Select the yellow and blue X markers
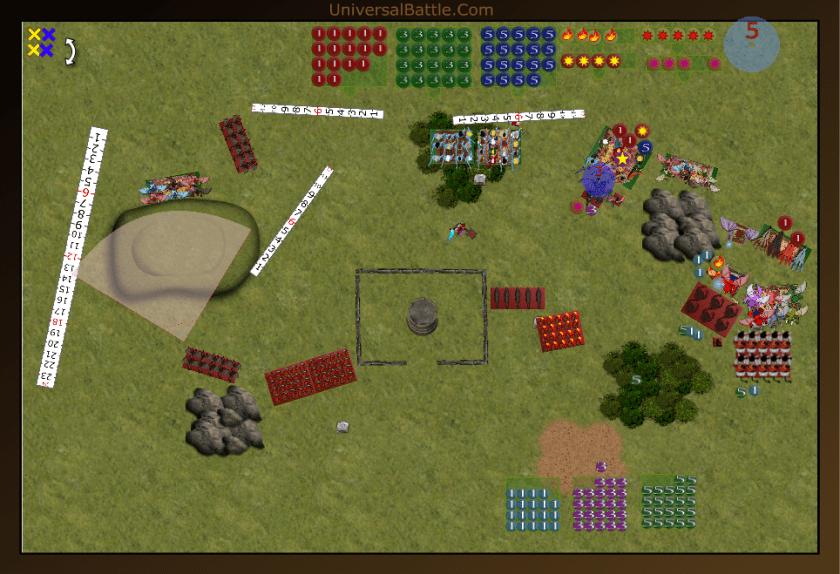Image resolution: width=840 pixels, height=574 pixels. click(41, 42)
